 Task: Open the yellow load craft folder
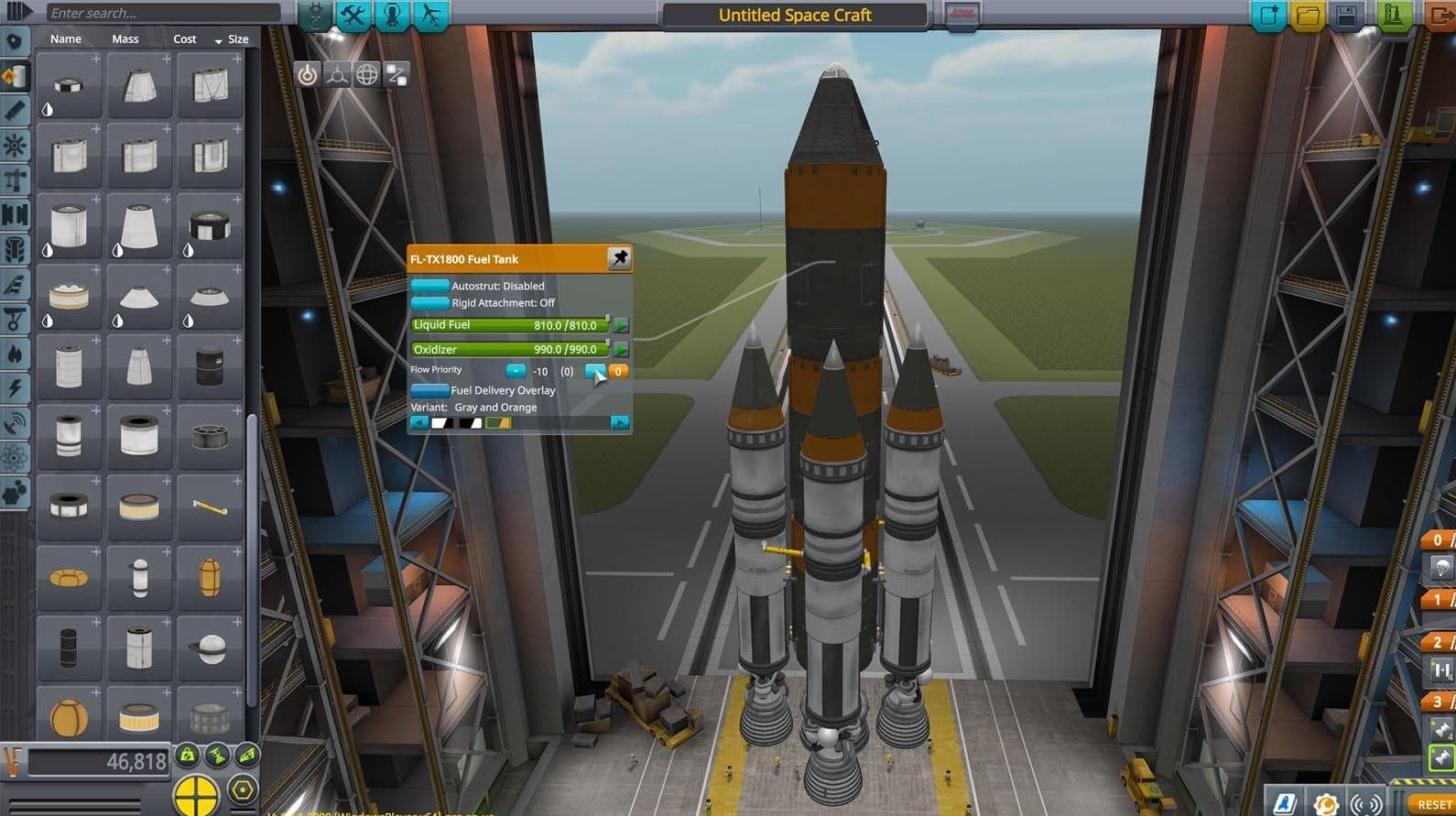[1308, 16]
